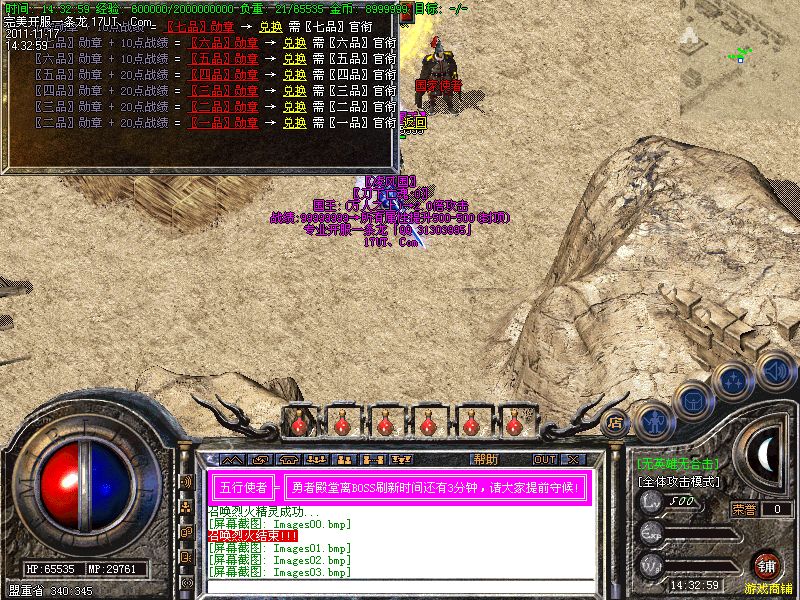
Task: Close the game with the X button
Action: [x=572, y=460]
